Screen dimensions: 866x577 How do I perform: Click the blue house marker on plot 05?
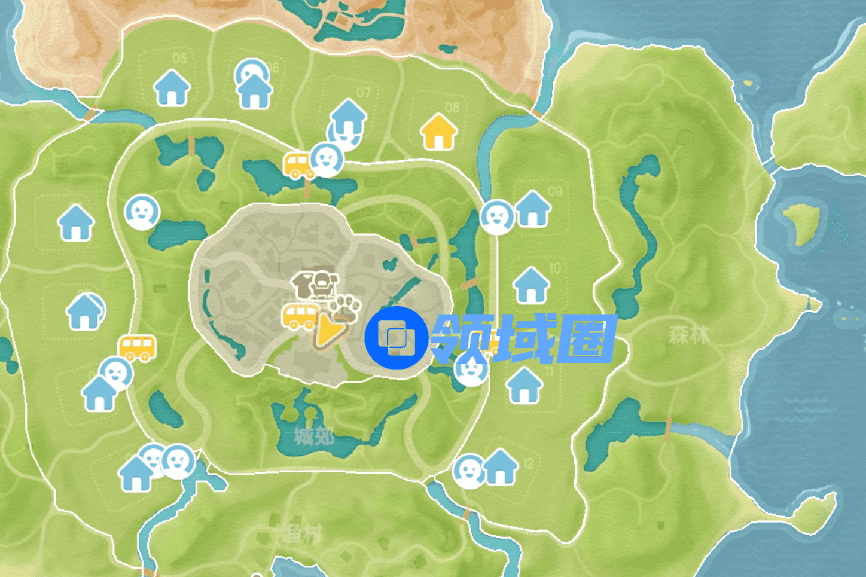point(174,88)
